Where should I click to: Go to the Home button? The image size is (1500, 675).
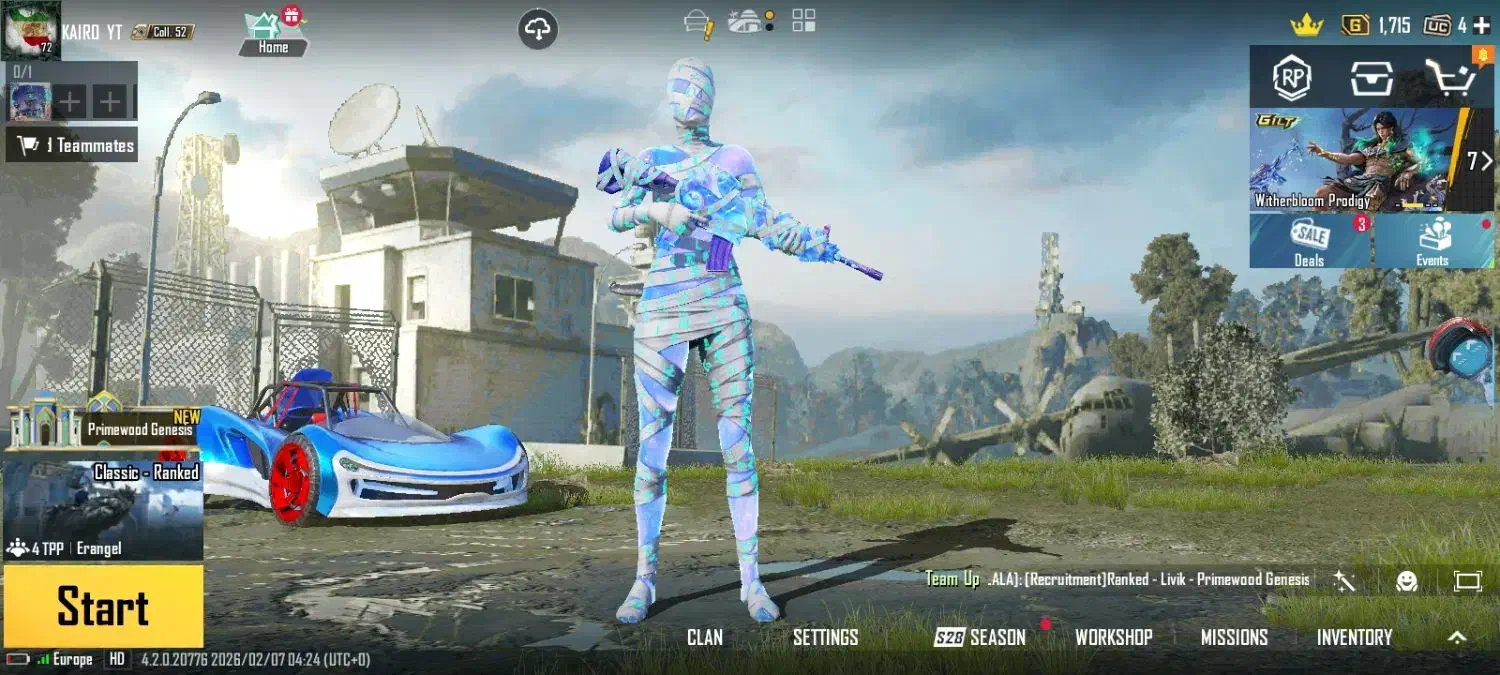[x=272, y=33]
